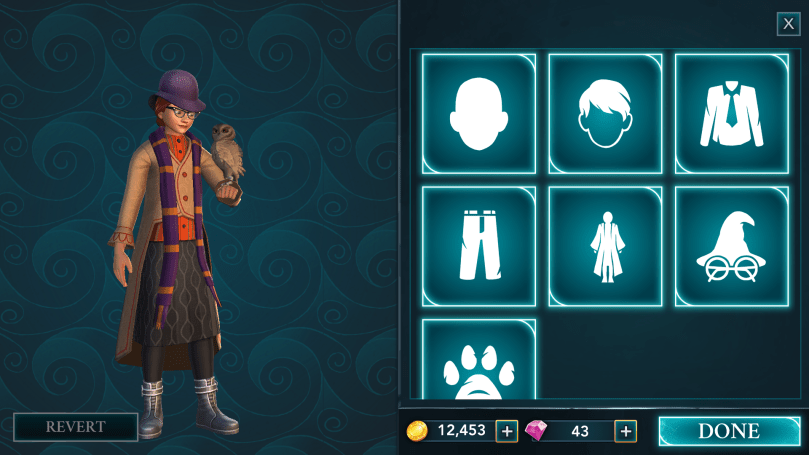Screen dimensions: 809x455
Task: Select the hairstyle category tile
Action: pos(604,113)
